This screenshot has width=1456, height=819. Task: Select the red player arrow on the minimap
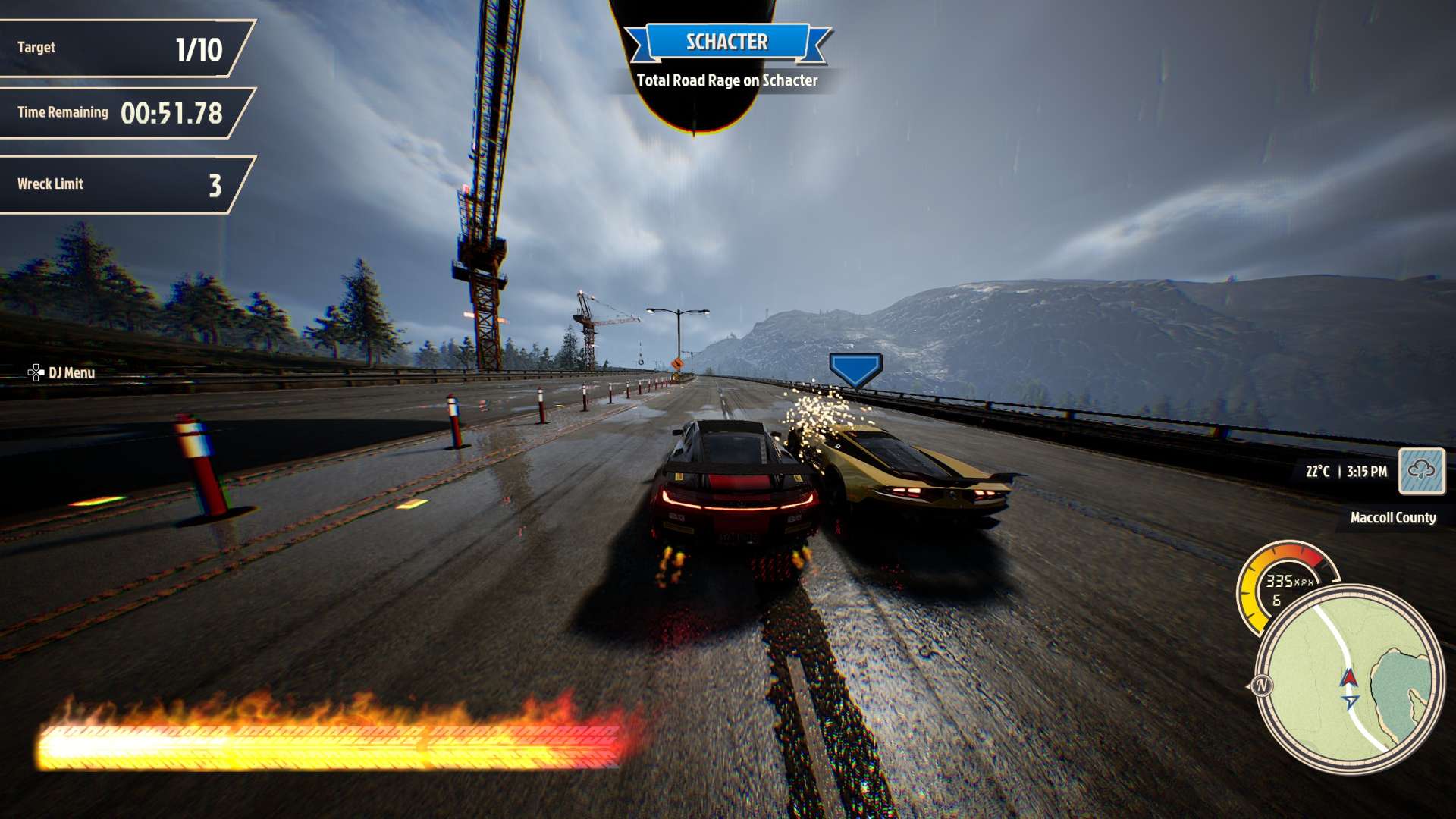(x=1349, y=677)
